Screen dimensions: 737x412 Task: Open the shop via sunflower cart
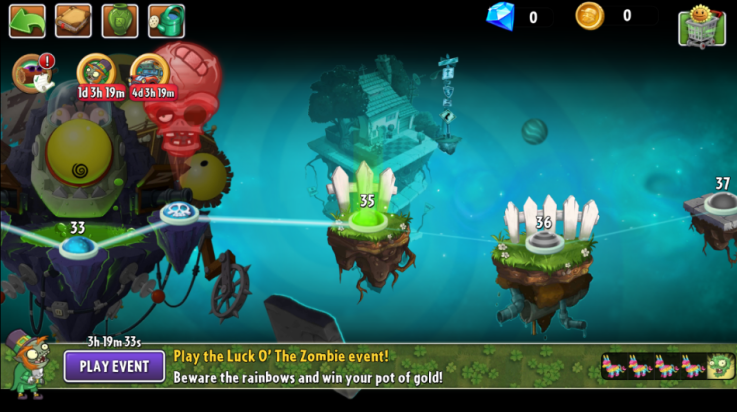(x=701, y=25)
